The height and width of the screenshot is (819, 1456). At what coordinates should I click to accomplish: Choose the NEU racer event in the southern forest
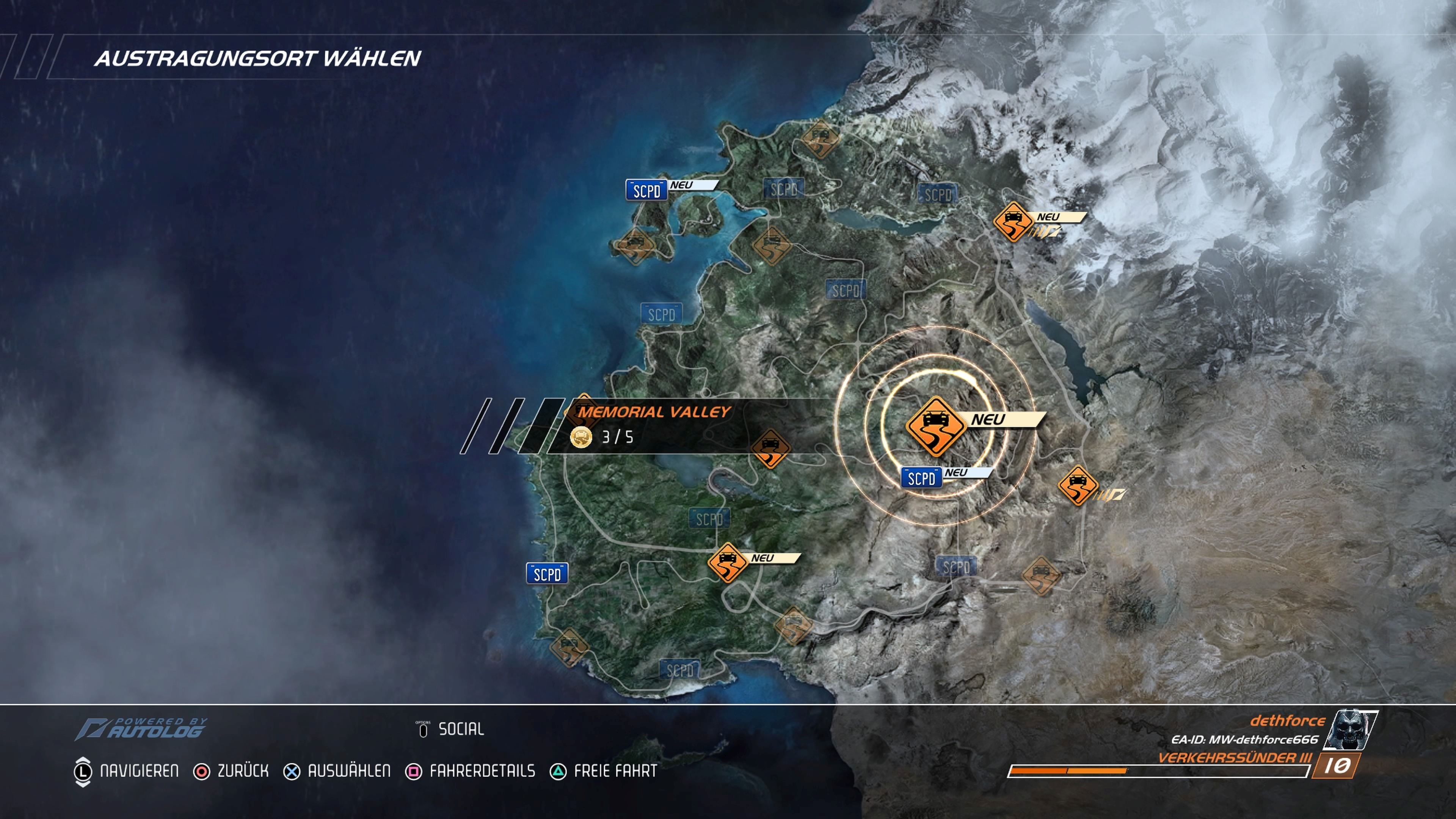pyautogui.click(x=728, y=562)
